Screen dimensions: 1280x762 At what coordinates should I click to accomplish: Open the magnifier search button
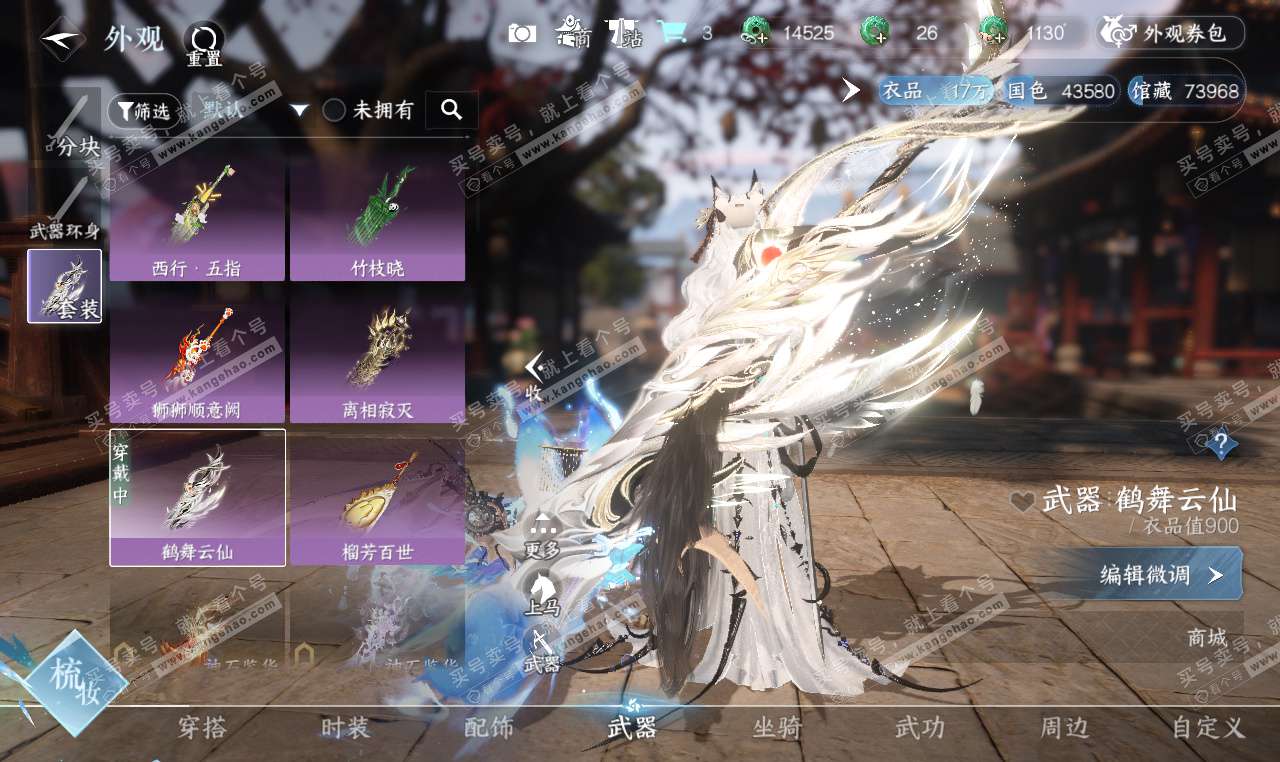click(x=451, y=110)
